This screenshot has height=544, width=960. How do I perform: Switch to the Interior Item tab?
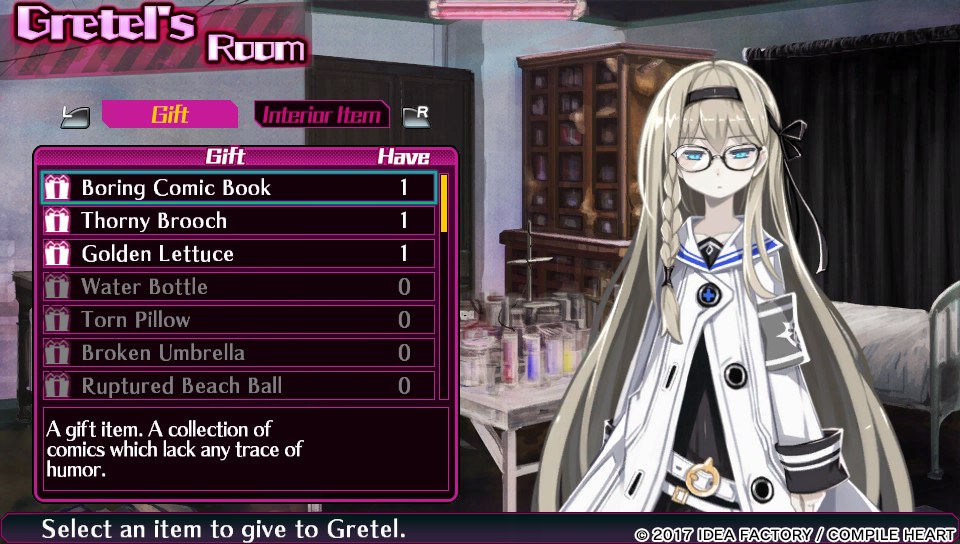[321, 115]
